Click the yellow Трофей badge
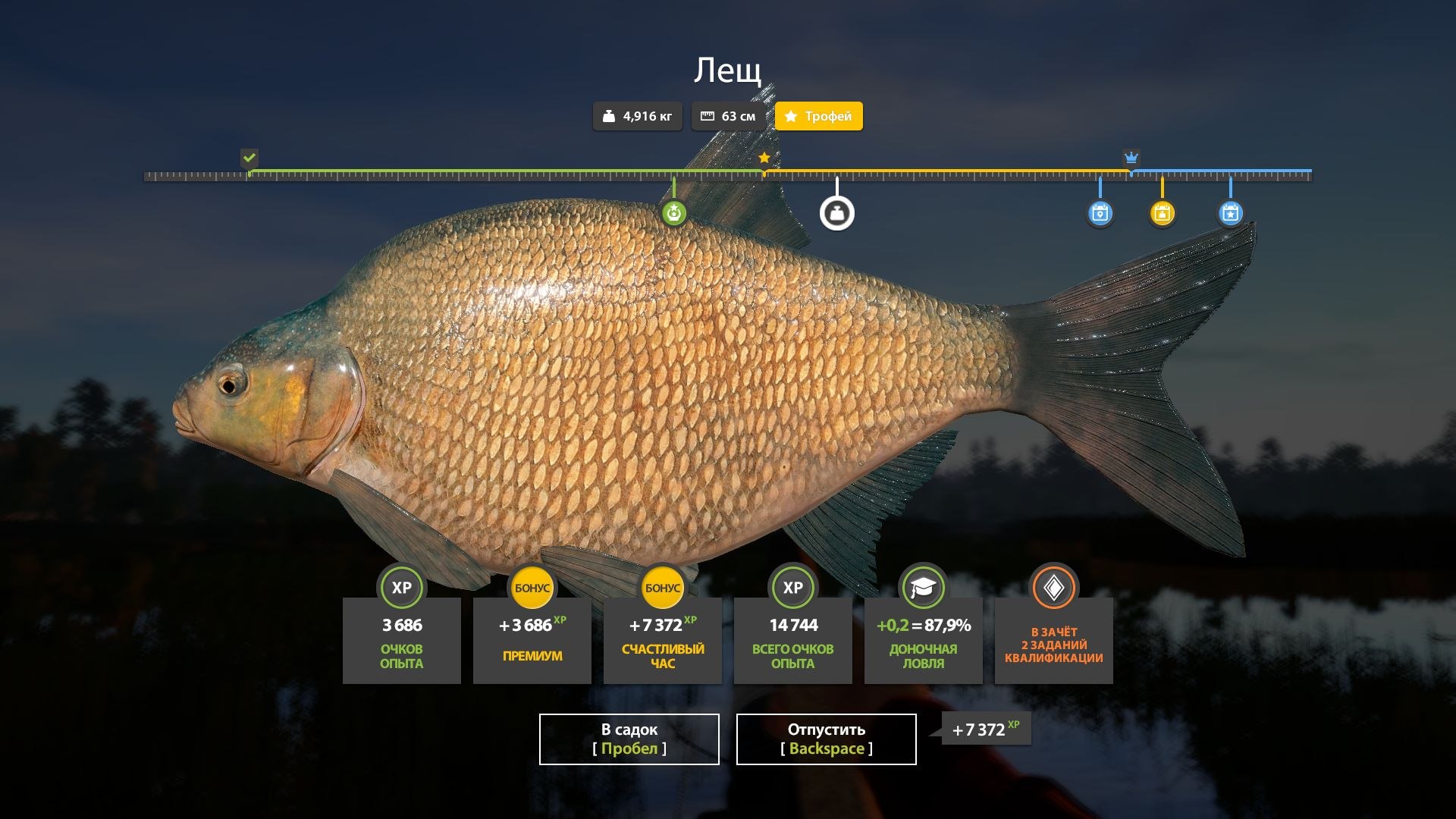The width and height of the screenshot is (1456, 819). 818,116
